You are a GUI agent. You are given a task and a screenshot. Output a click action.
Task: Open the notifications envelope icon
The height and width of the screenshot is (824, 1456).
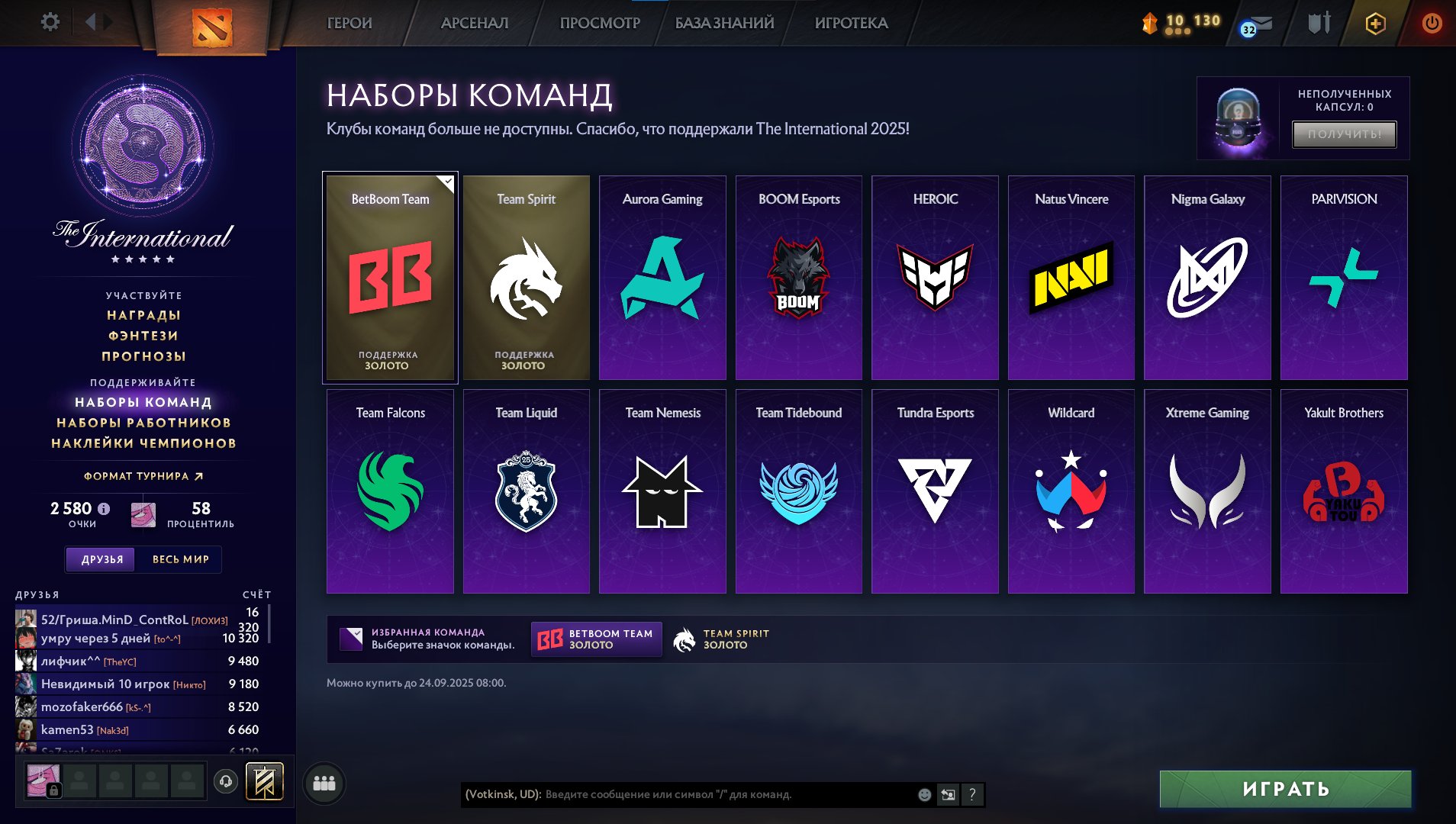(1261, 24)
